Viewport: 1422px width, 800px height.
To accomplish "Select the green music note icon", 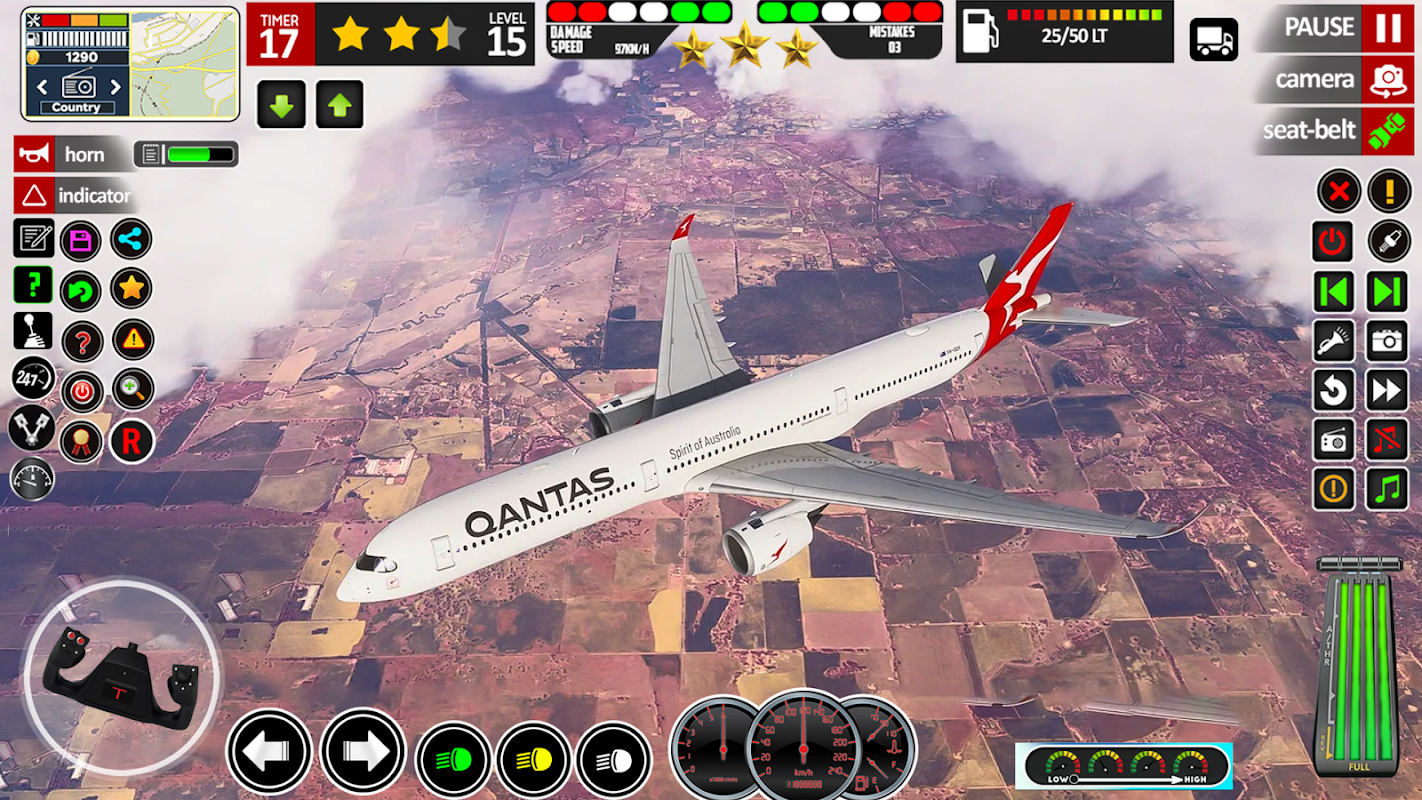I will click(x=1387, y=489).
